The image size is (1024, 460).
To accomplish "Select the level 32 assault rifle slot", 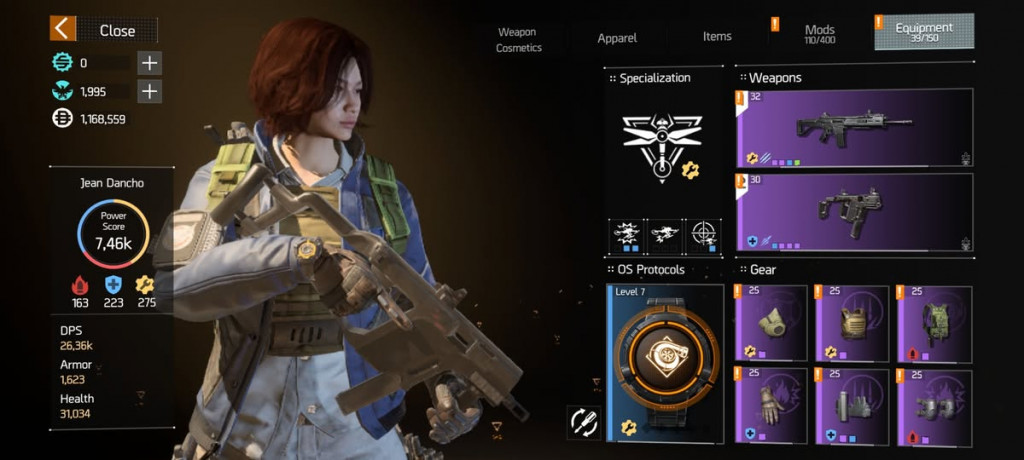I will coord(853,127).
